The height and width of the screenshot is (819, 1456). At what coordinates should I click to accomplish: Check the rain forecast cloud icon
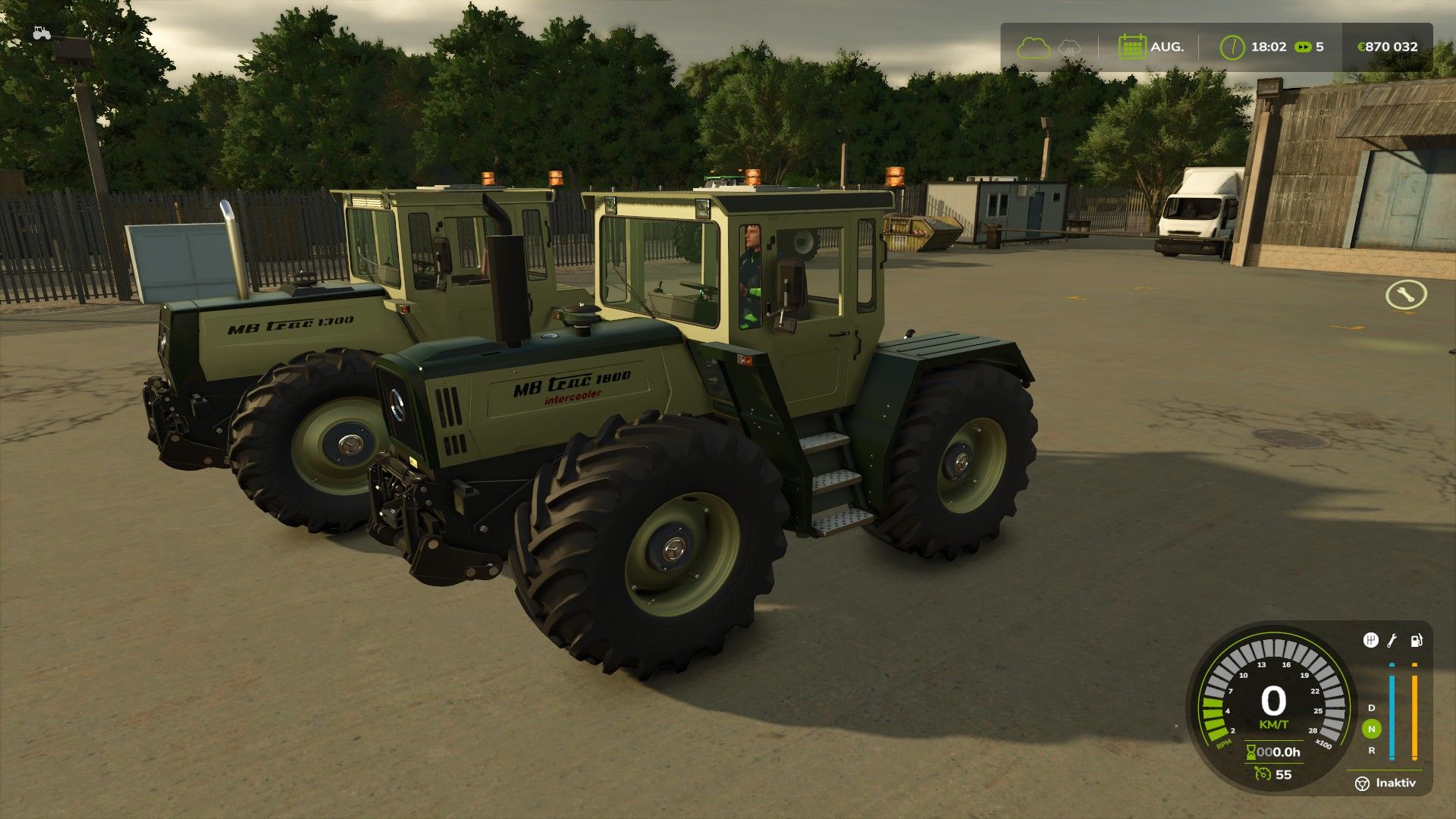(x=1069, y=47)
